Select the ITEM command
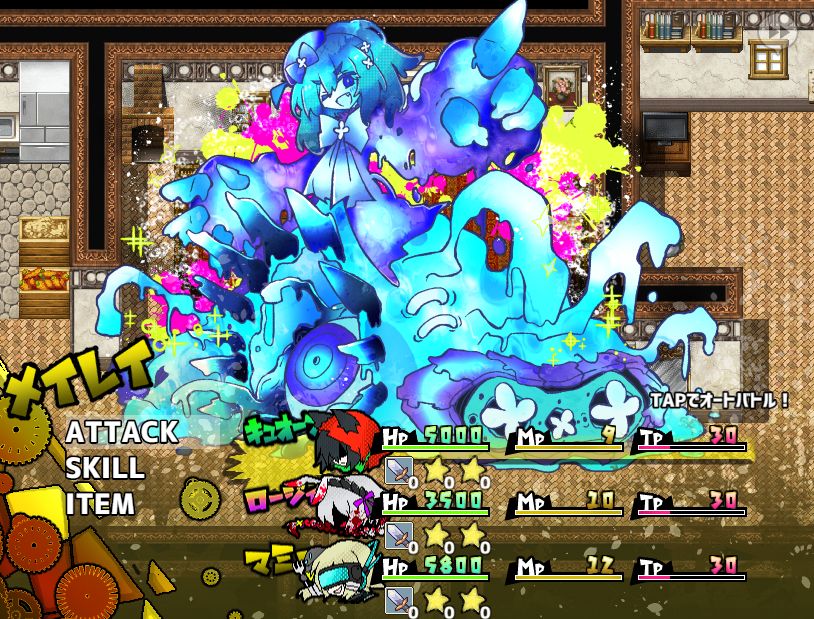The height and width of the screenshot is (619, 814). (x=100, y=504)
